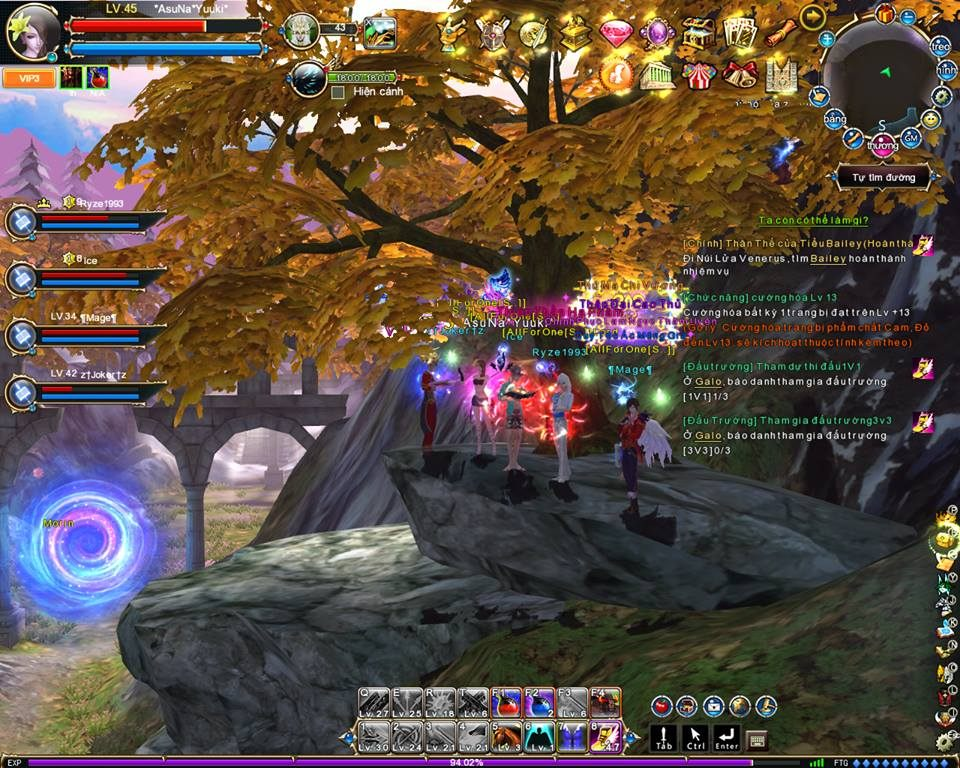Use the blue potion in F2 slot
Viewport: 960px width, 768px height.
point(539,702)
